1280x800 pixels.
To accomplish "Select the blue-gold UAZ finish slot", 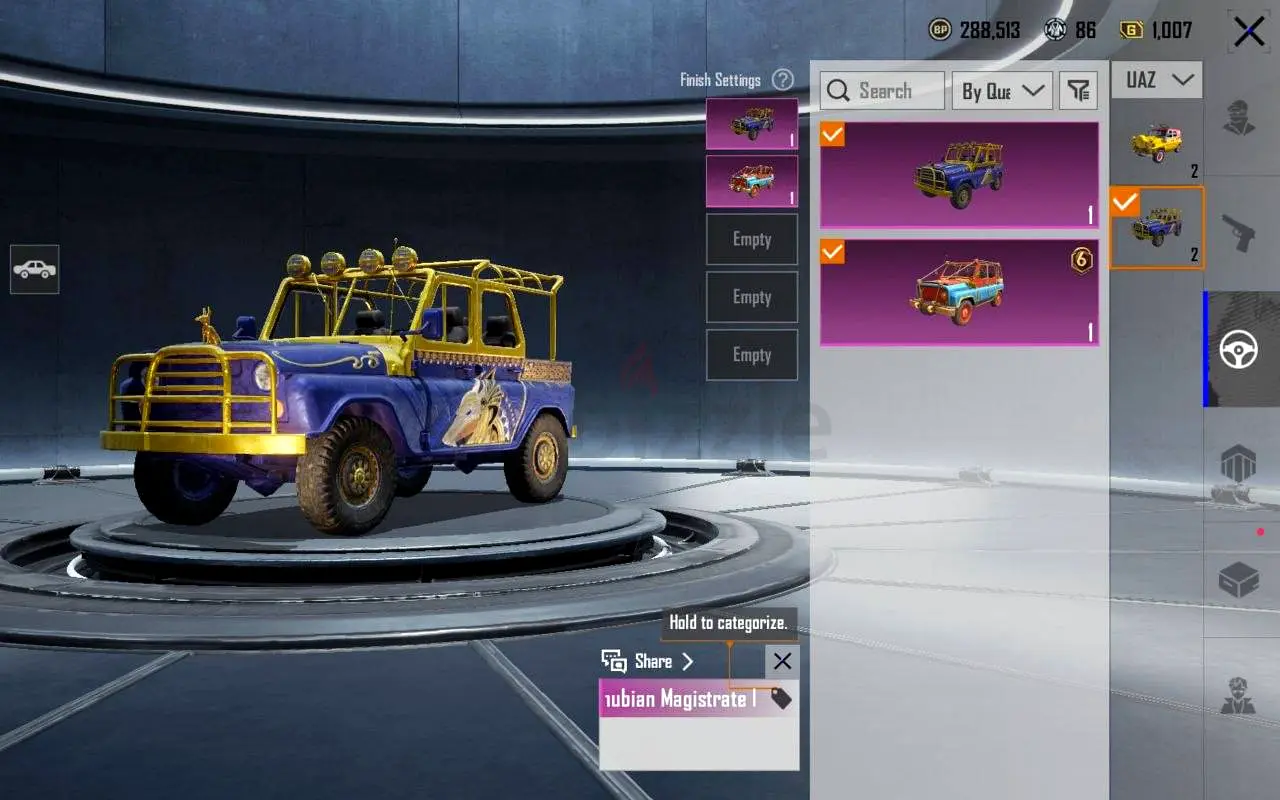I will (x=752, y=124).
